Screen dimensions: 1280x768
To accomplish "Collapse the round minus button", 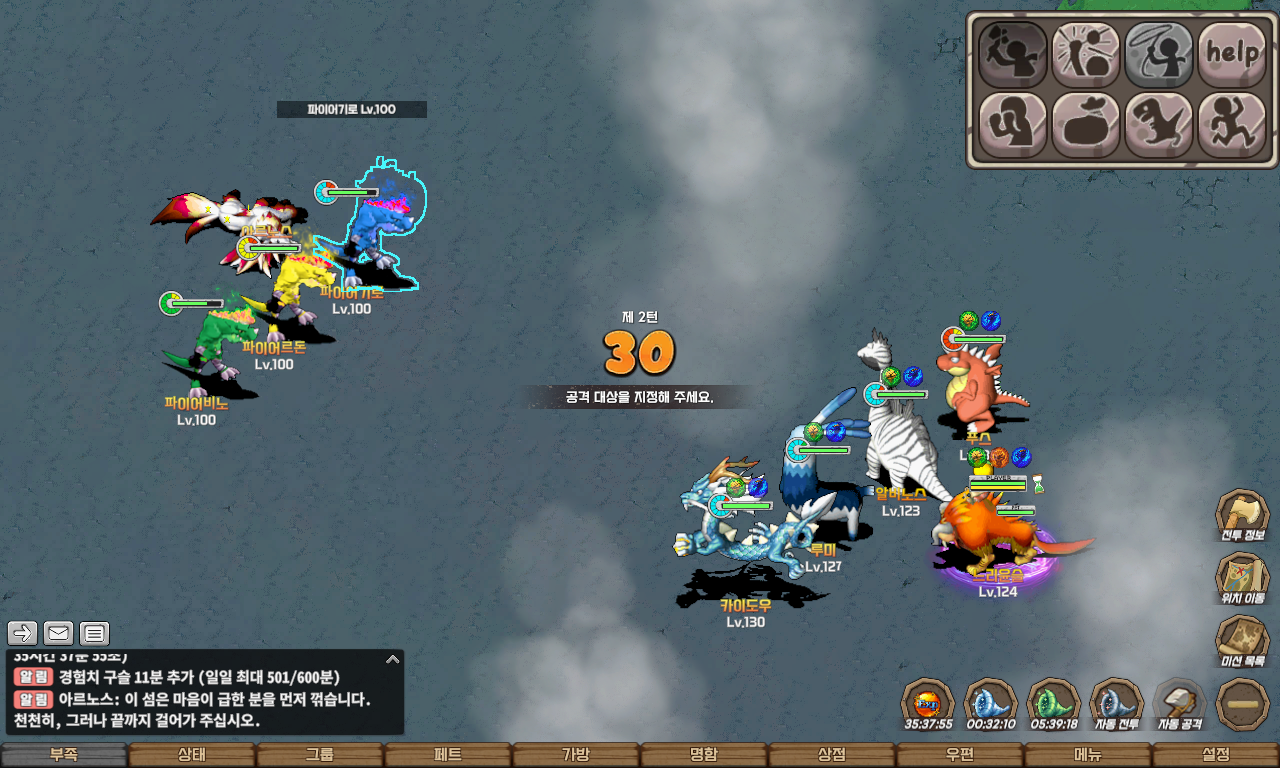I will tap(1242, 704).
